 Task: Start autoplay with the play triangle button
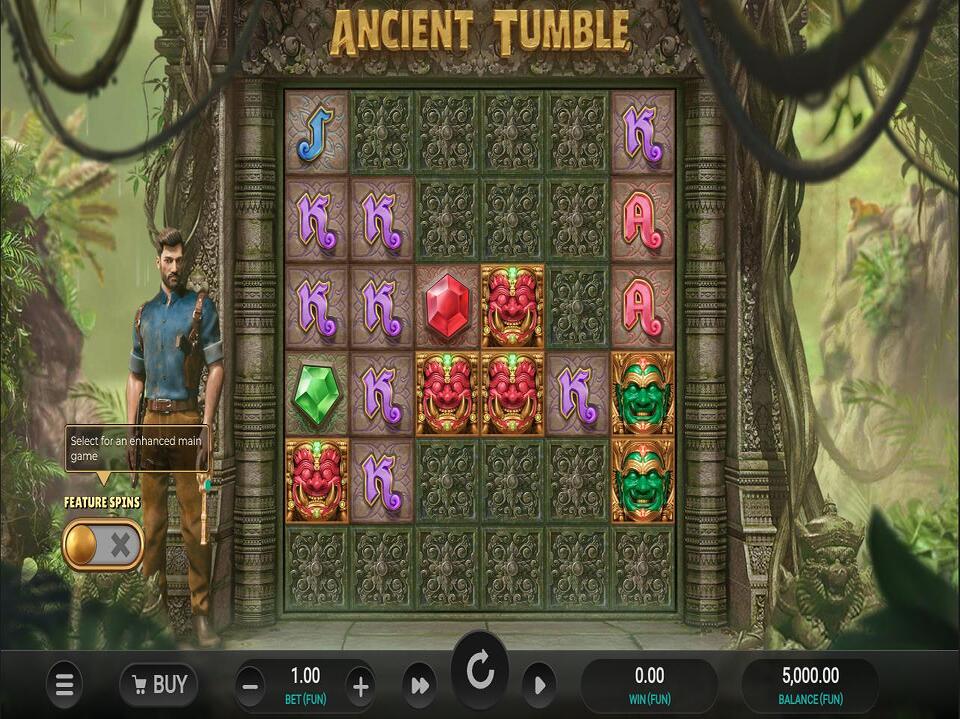(539, 686)
